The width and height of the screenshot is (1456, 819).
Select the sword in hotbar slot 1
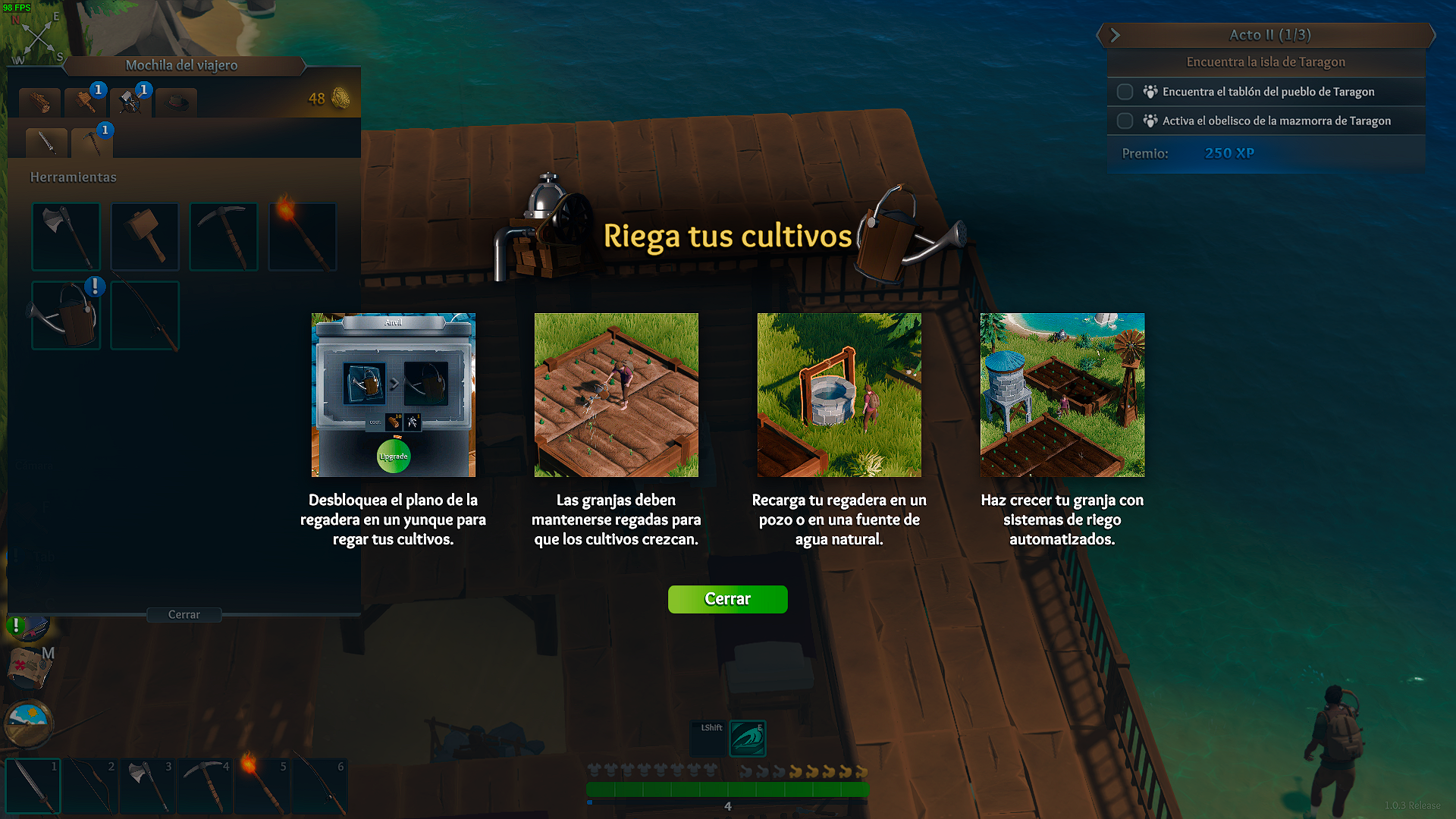click(33, 786)
